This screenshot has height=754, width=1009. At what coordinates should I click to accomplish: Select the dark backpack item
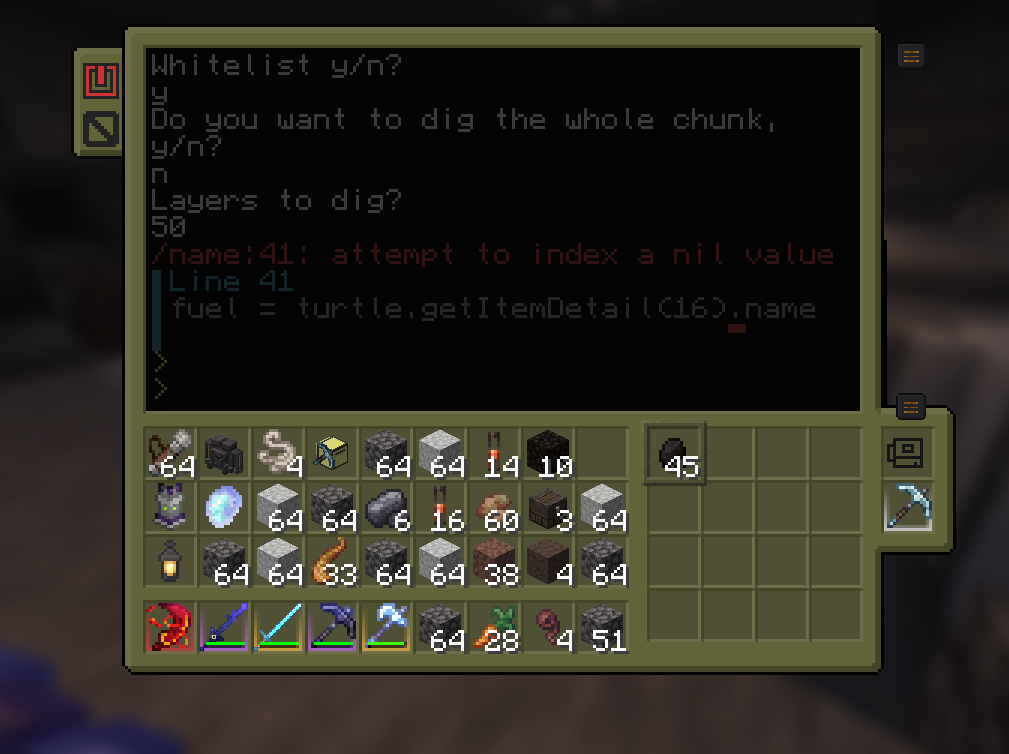click(225, 453)
